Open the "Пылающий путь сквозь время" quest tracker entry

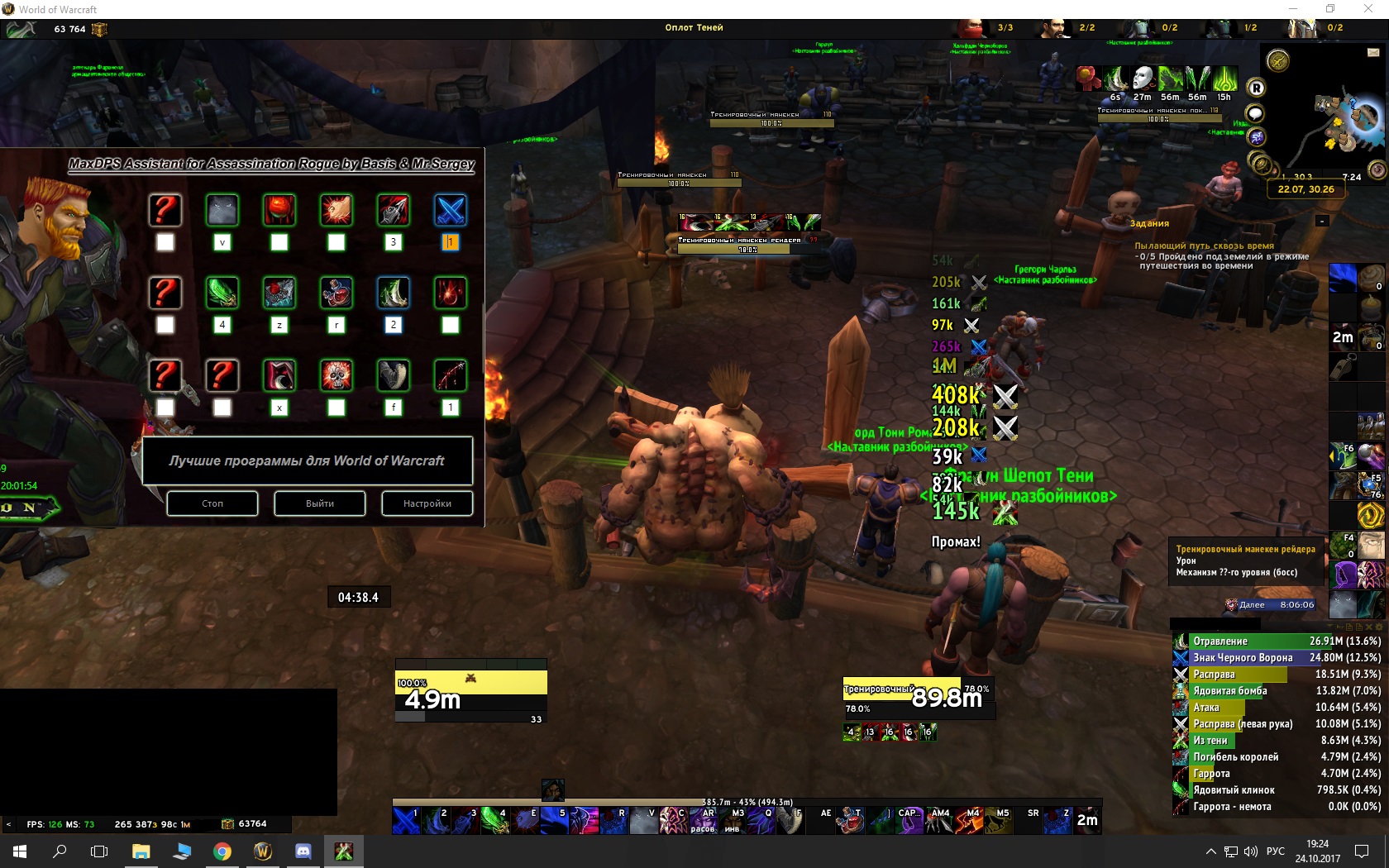(x=1204, y=246)
